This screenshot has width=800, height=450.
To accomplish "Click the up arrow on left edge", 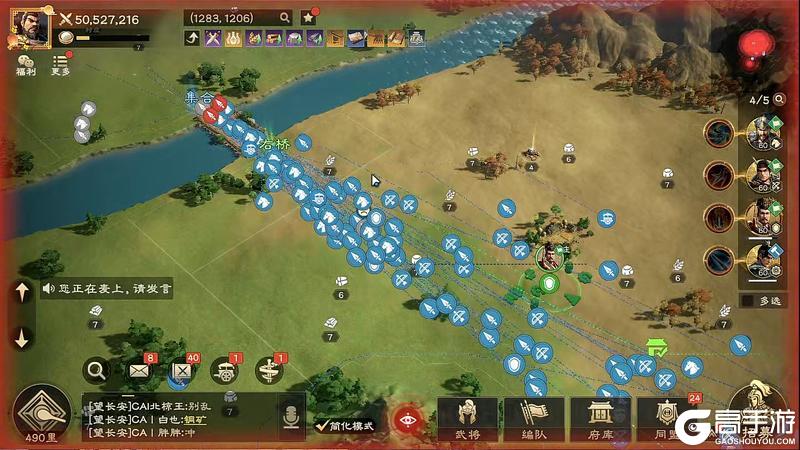I will 22,292.
